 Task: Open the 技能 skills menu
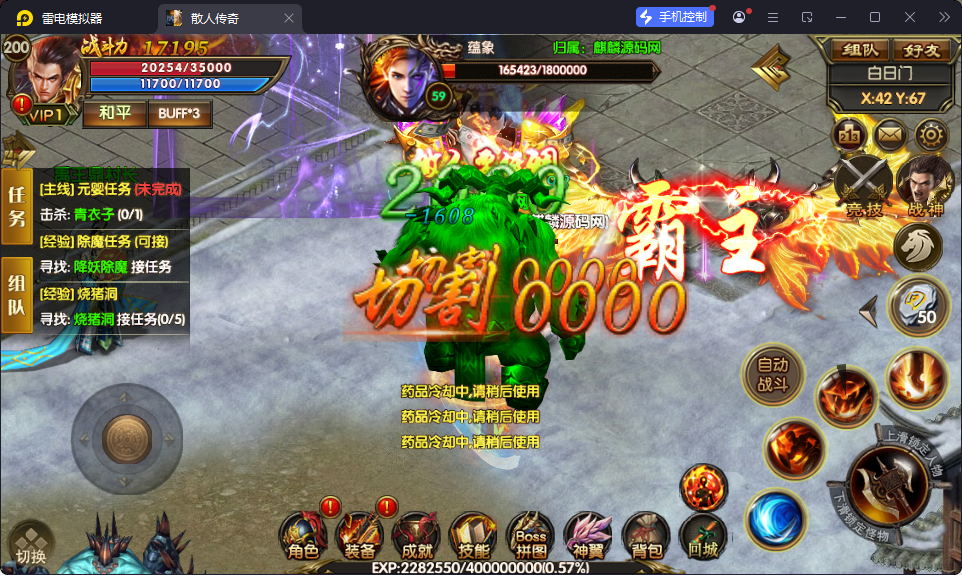point(473,535)
